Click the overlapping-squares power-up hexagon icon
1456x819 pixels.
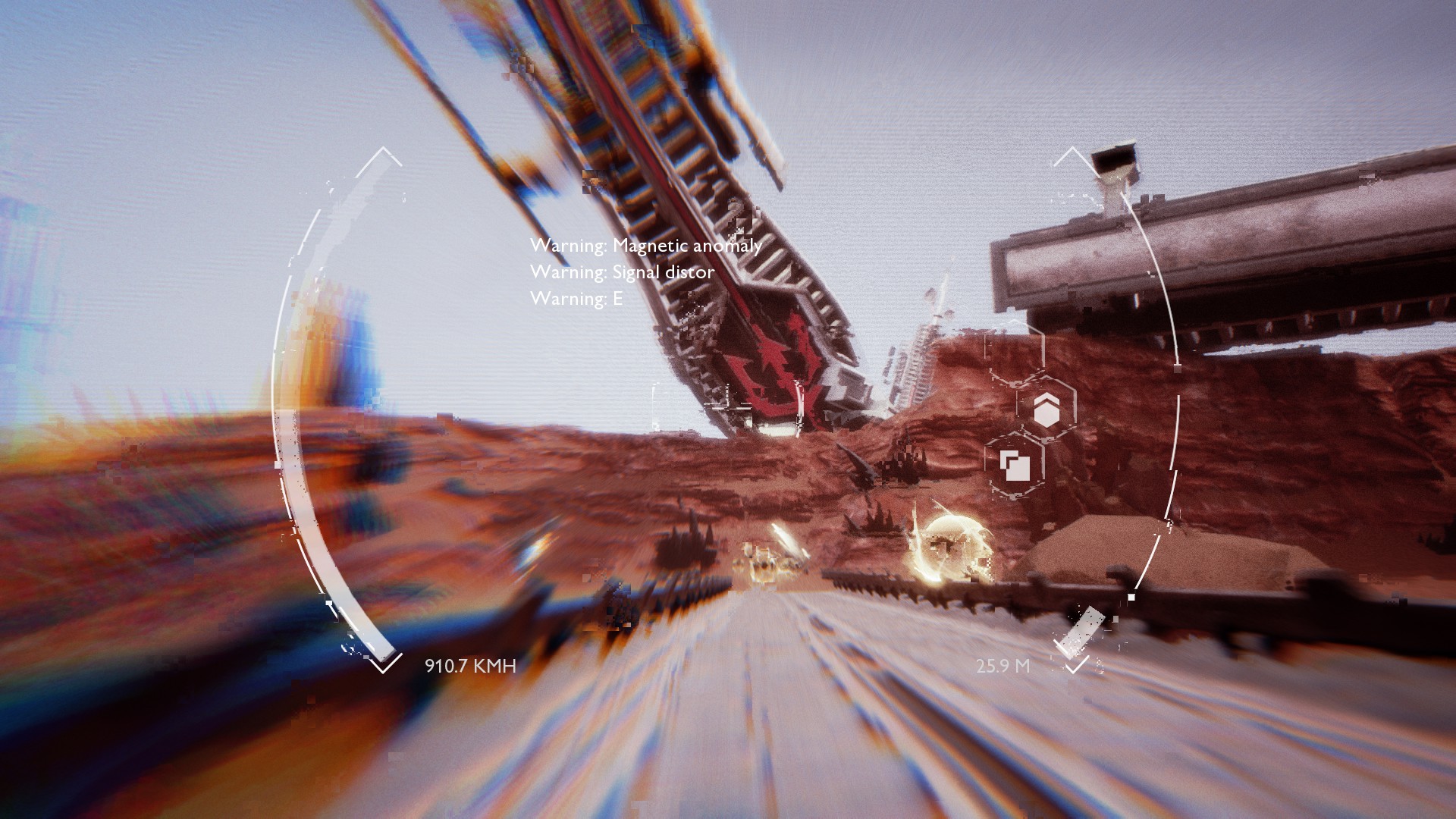tap(1016, 465)
